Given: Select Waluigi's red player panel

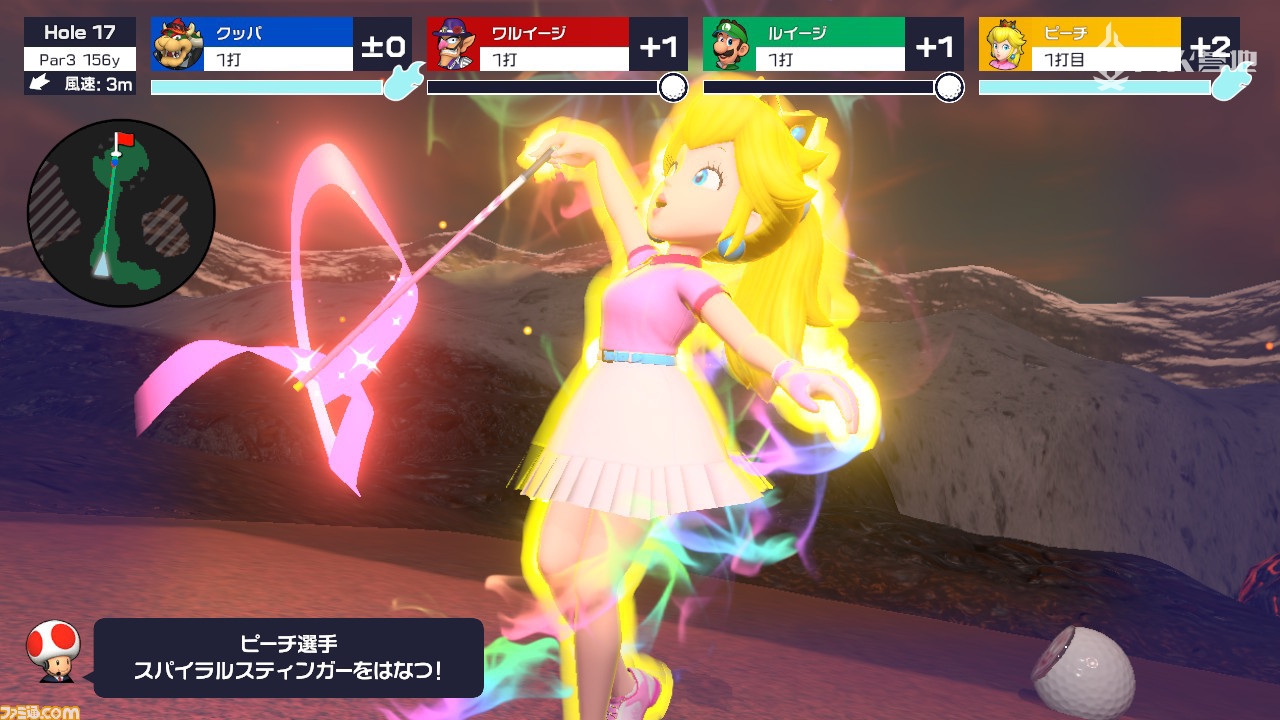Looking at the screenshot, I should [x=556, y=45].
